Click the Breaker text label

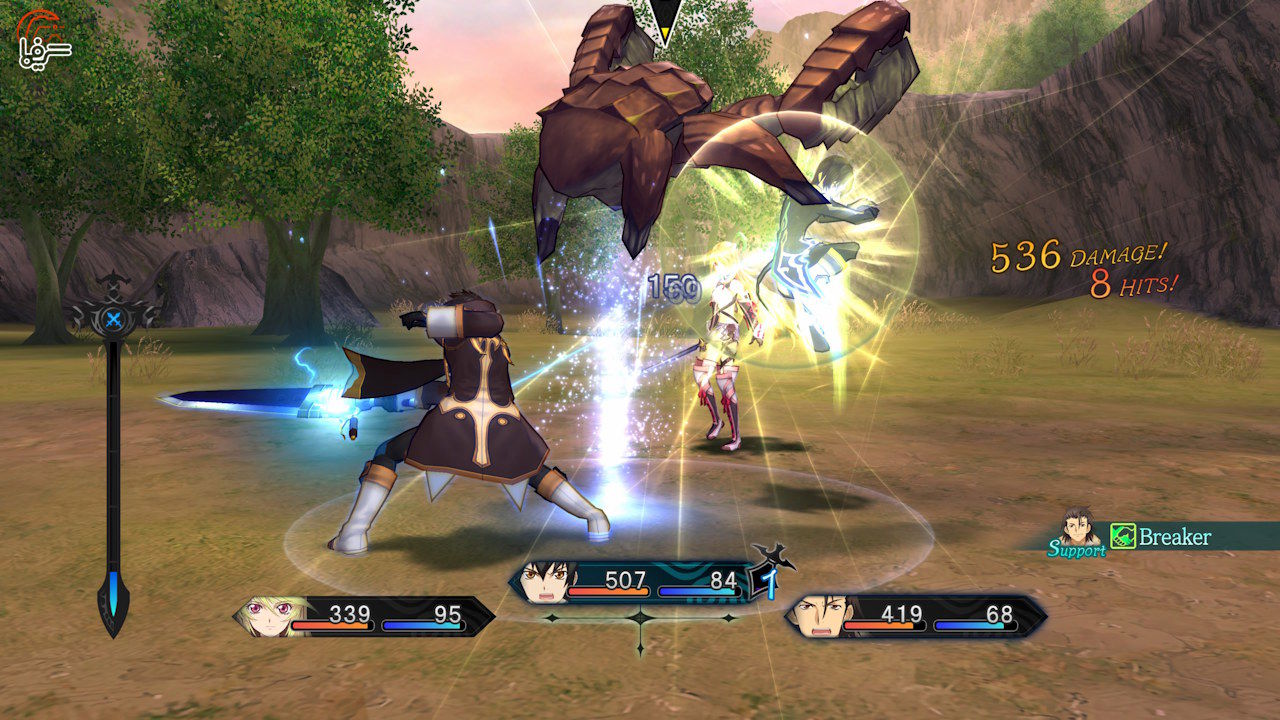click(x=1177, y=536)
